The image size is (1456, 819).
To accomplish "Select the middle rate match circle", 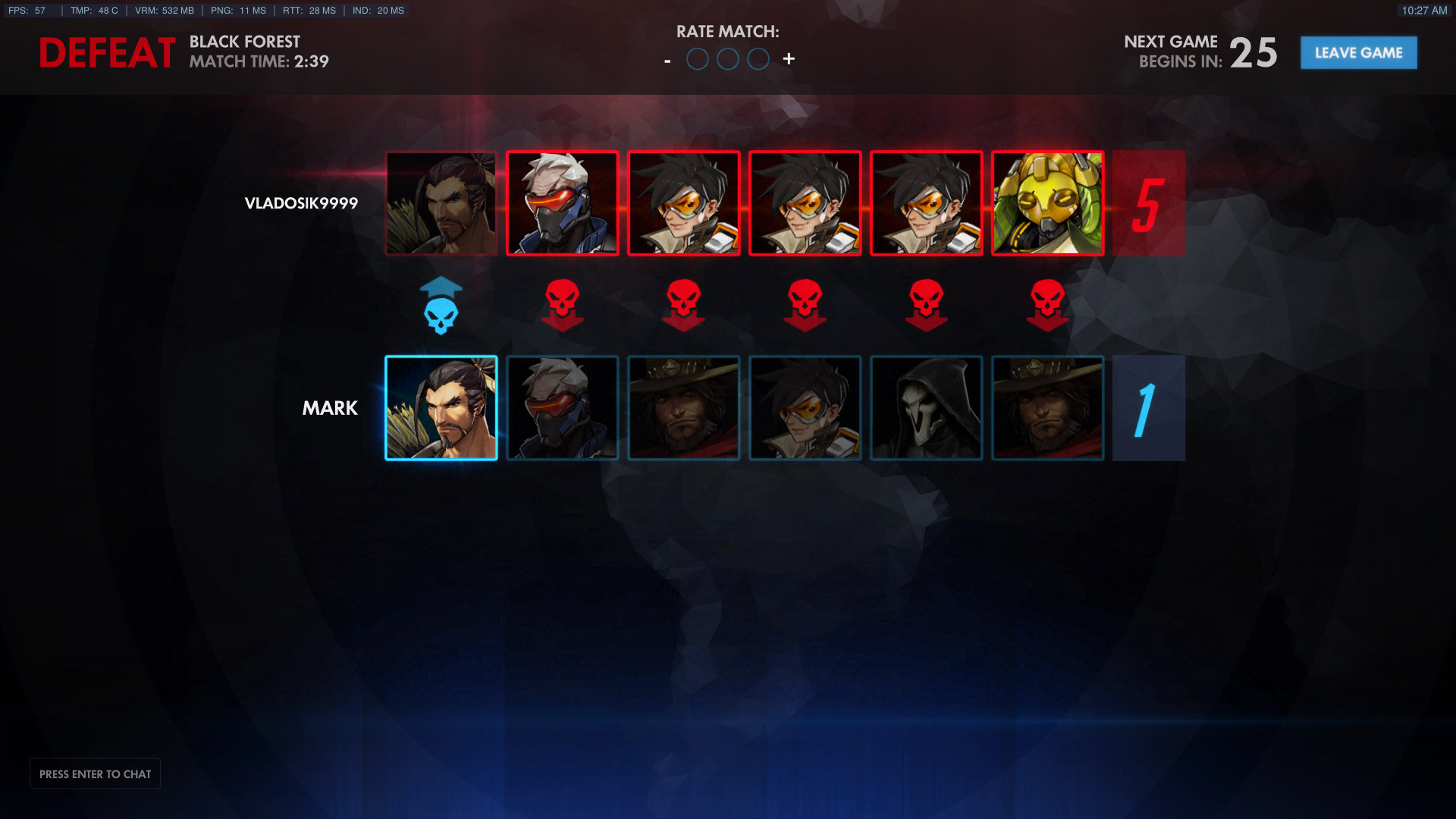I will pos(728,59).
